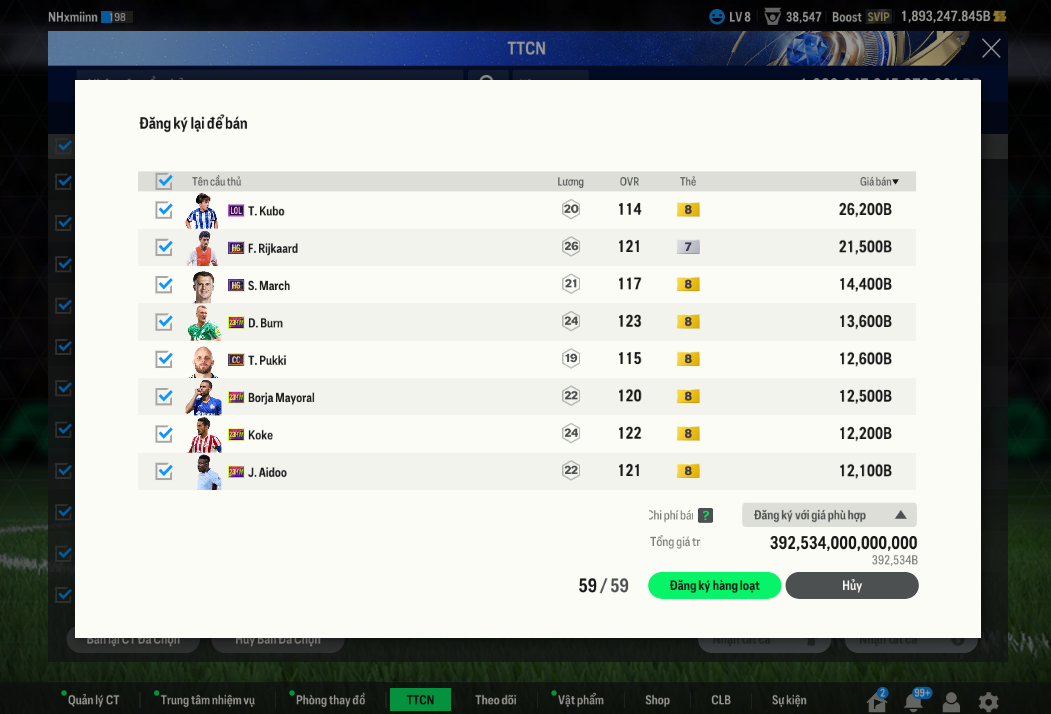This screenshot has width=1051, height=714.
Task: Open notifications bell with 99+ badge
Action: (913, 702)
